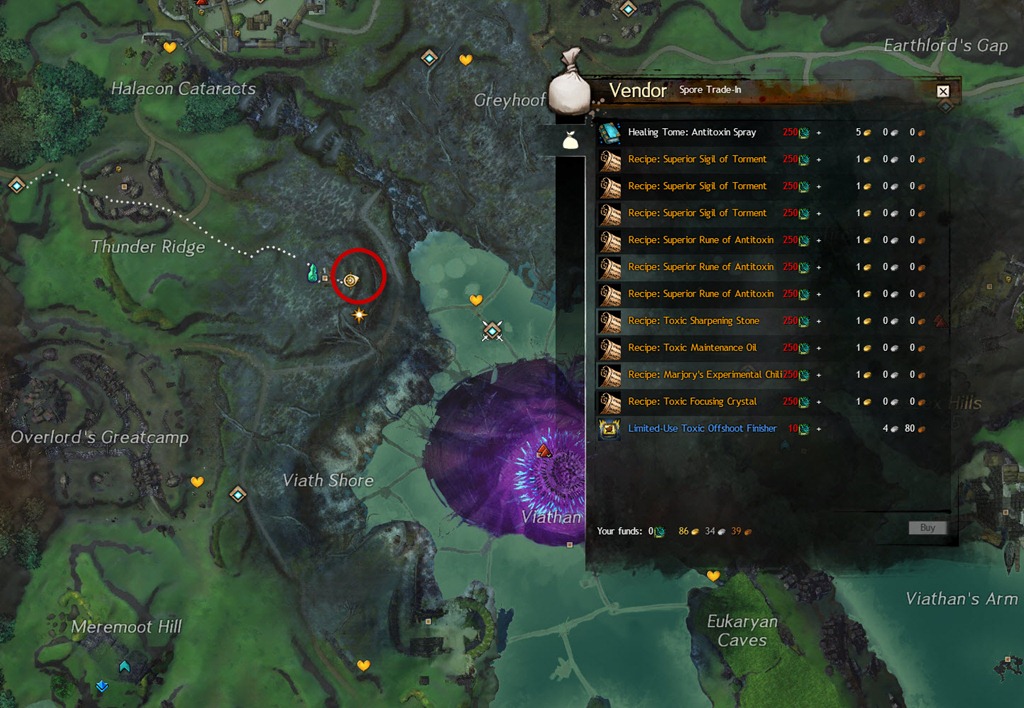Select the crossed-swords marker on the map
This screenshot has height=708, width=1024.
coord(491,329)
